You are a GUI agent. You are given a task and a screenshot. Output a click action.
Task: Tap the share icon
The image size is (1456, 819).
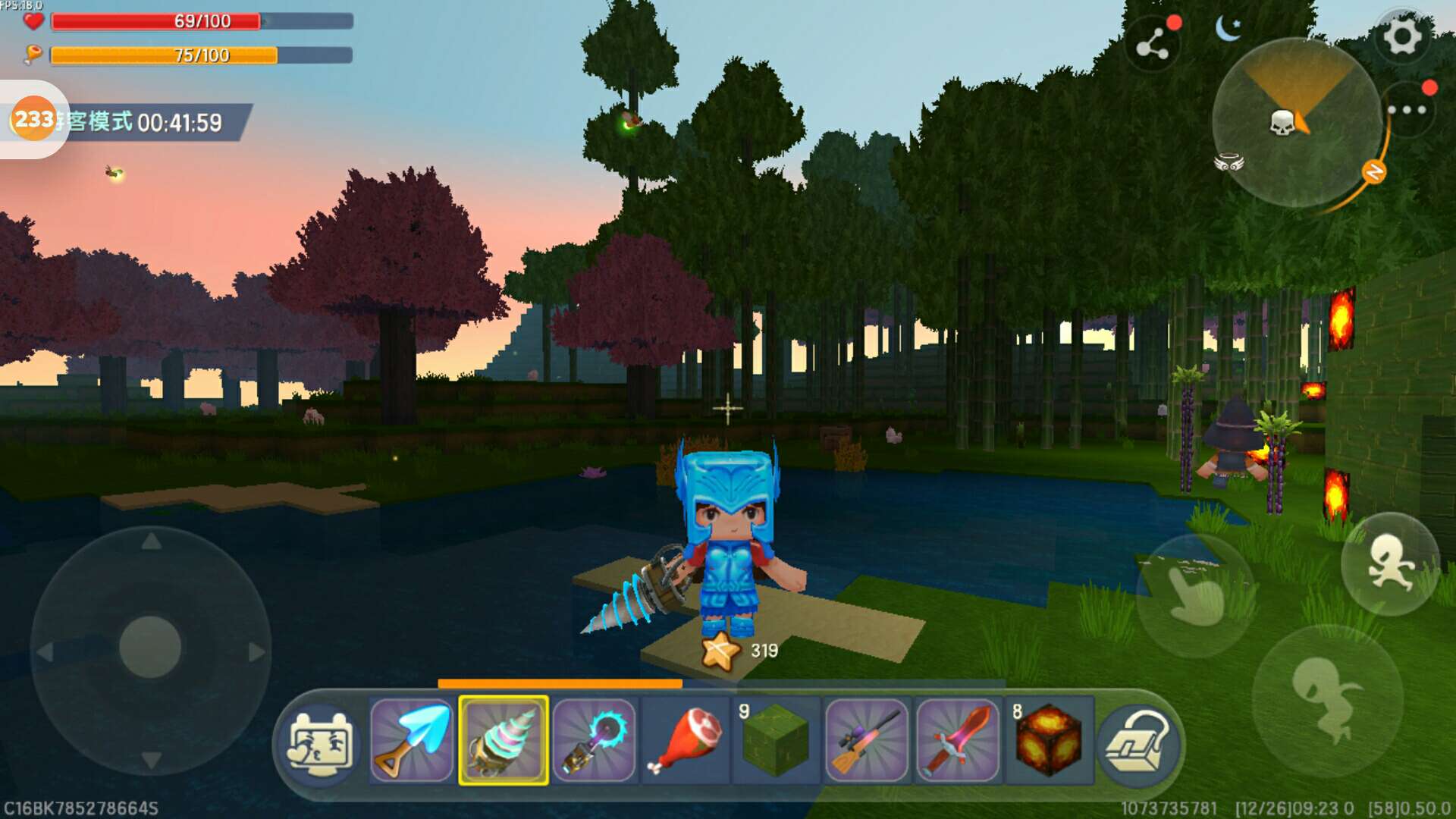(1153, 45)
